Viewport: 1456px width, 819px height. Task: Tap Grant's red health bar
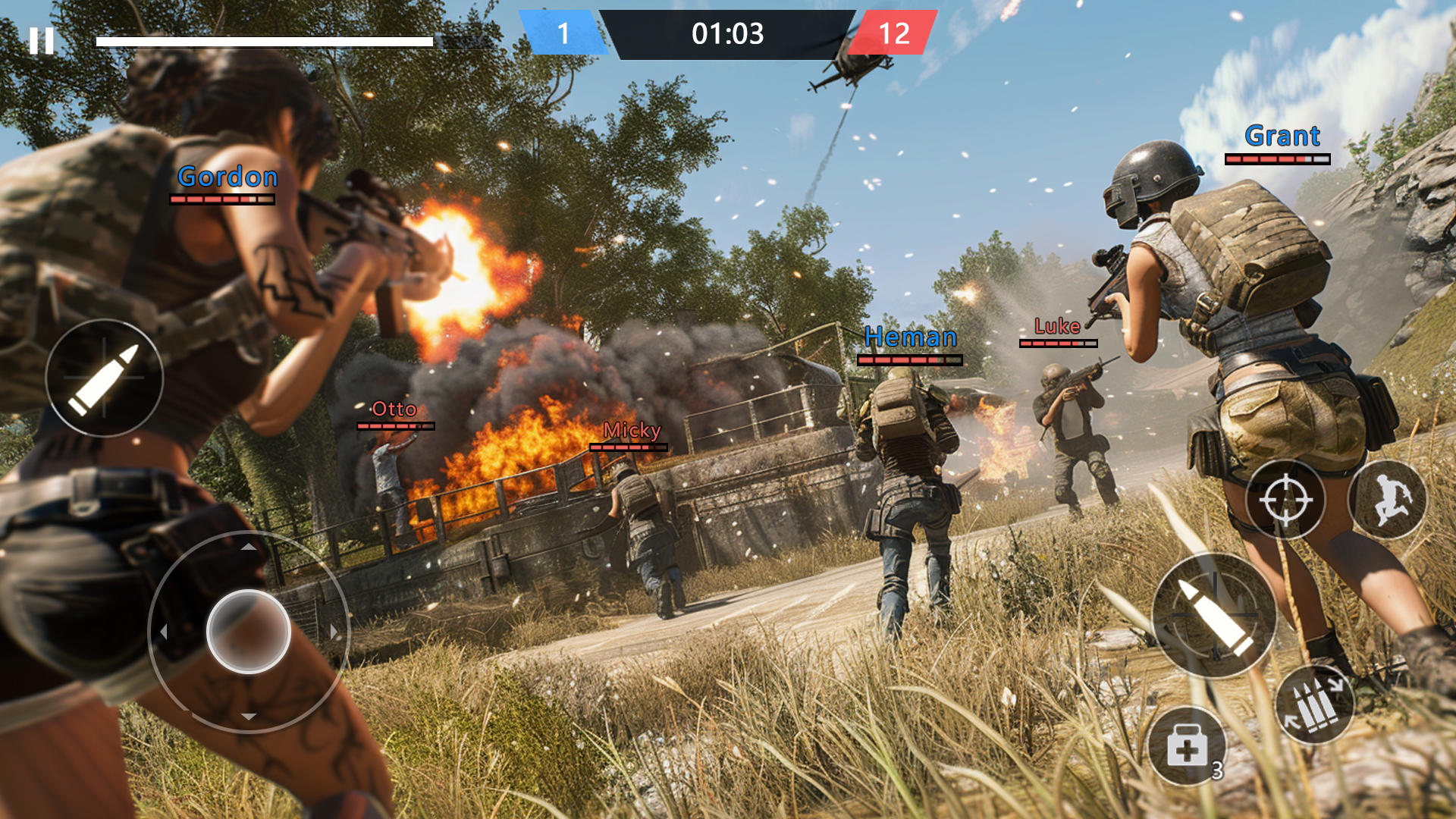click(1278, 161)
